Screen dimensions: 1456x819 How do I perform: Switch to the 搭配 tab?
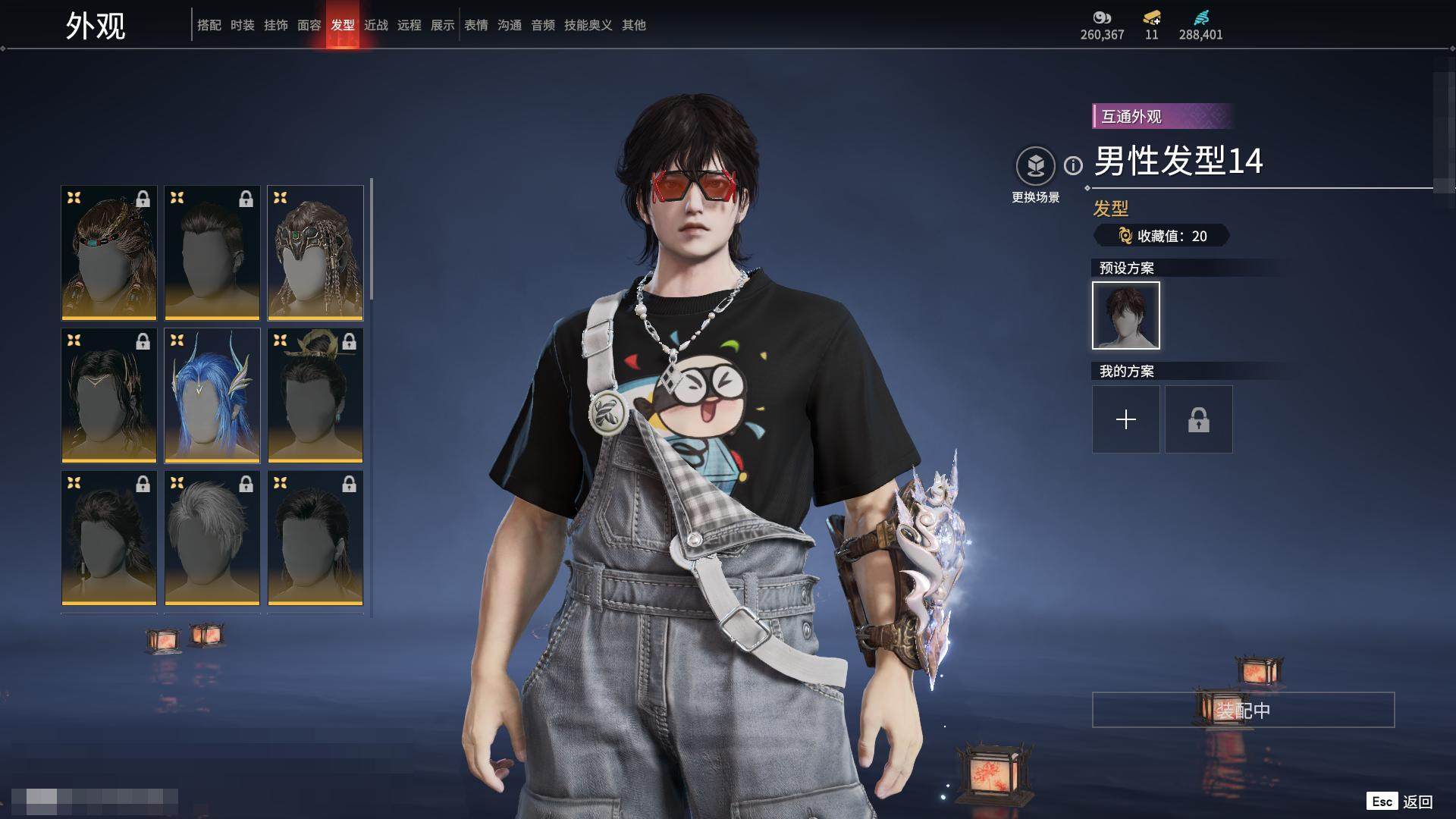[x=209, y=25]
